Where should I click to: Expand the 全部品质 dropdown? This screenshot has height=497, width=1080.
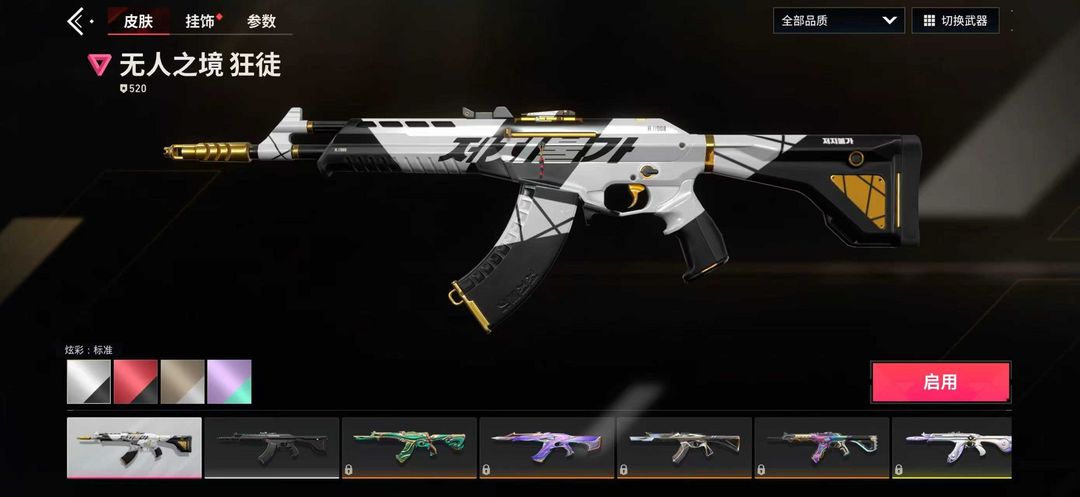[838, 20]
